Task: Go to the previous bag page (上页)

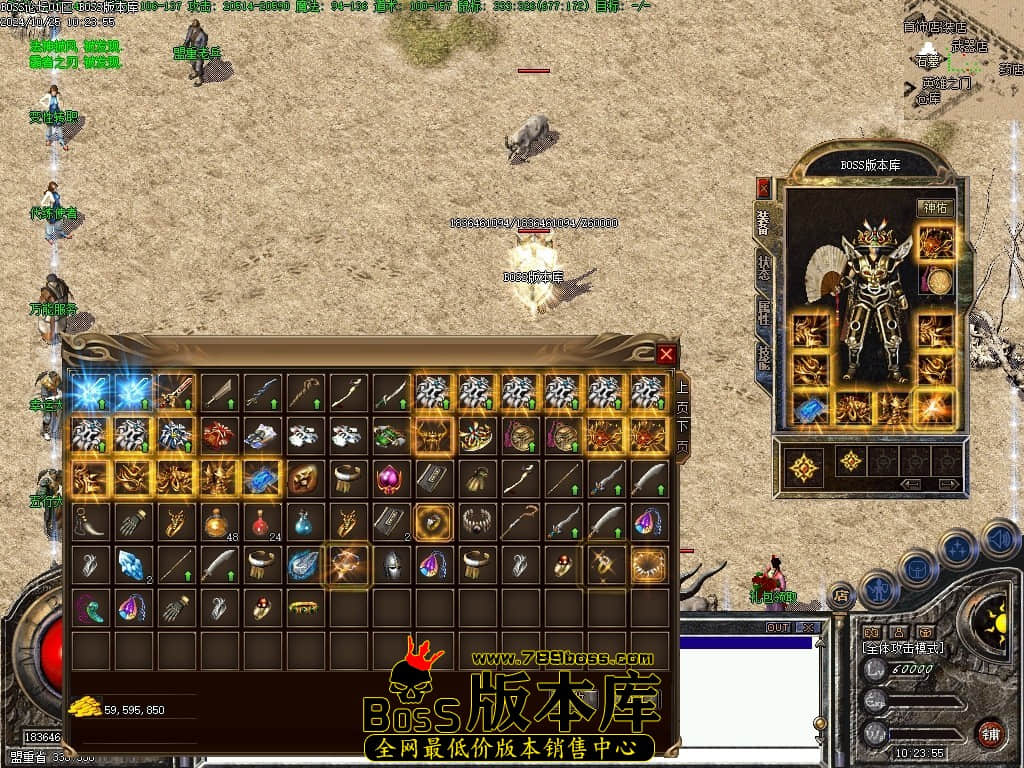Action: (682, 396)
